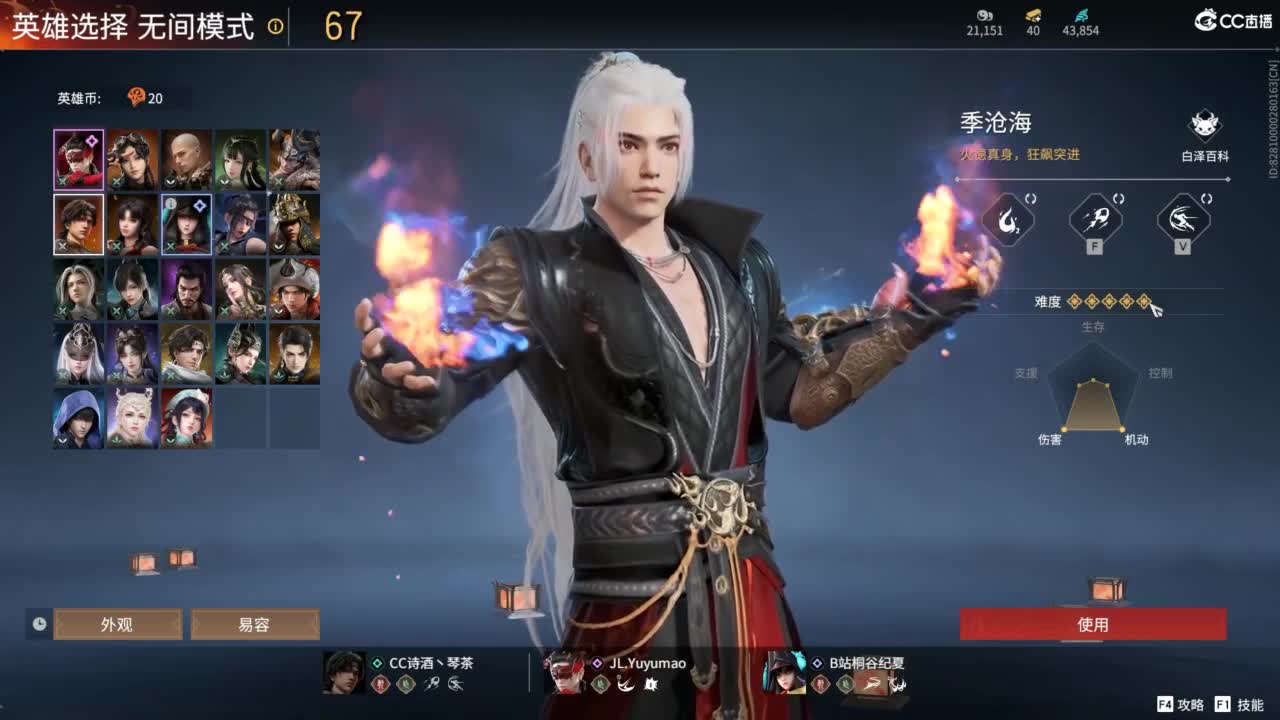Open the 白泽百科 hero encyclopedia icon
The width and height of the screenshot is (1280, 720).
point(1205,125)
